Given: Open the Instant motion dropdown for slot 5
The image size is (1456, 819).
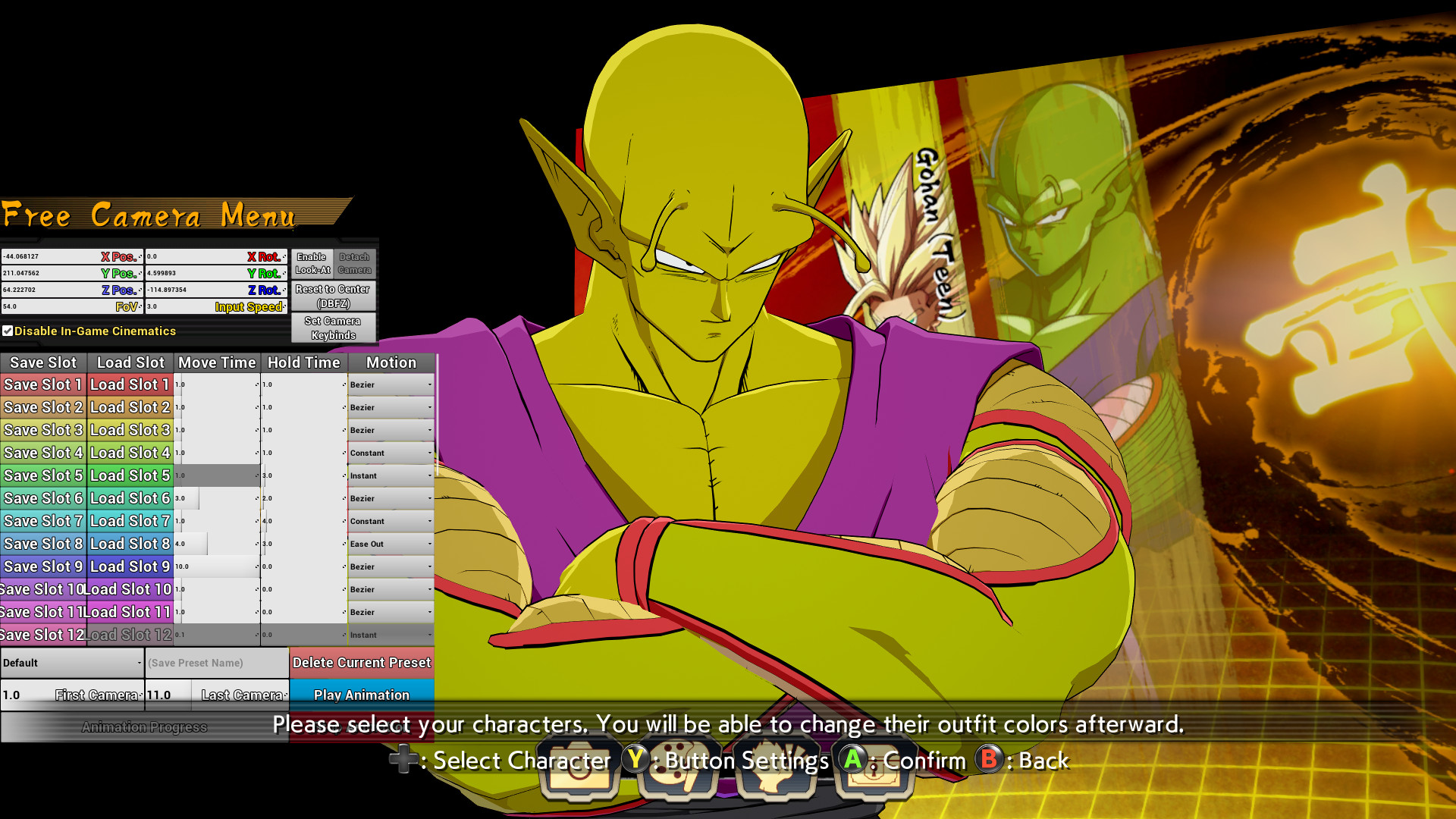Looking at the screenshot, I should point(389,475).
